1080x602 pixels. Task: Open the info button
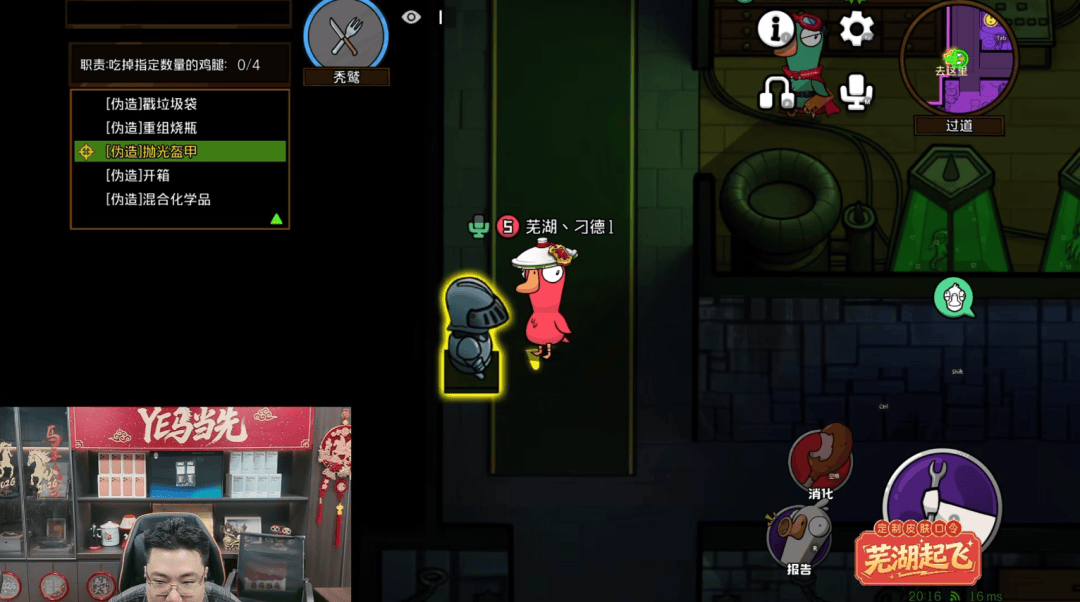click(x=775, y=29)
